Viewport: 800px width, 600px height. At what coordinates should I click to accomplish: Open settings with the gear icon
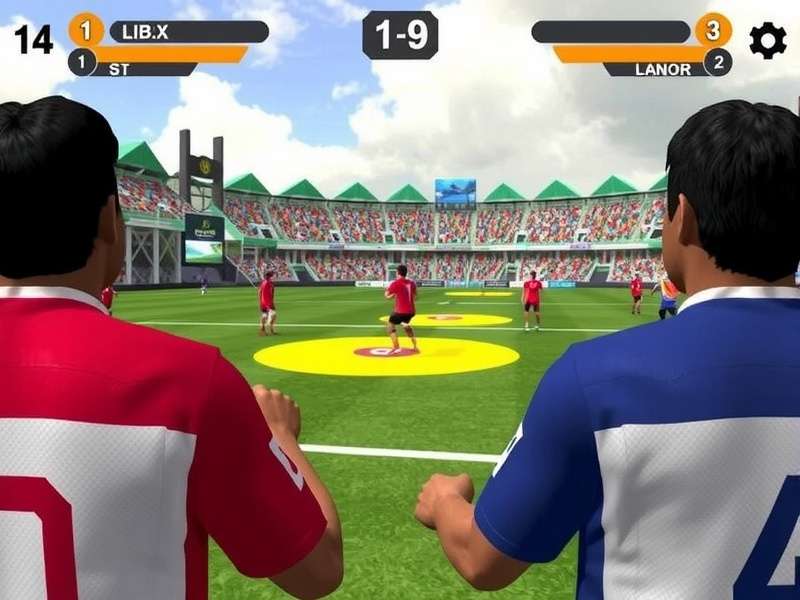pyautogui.click(x=767, y=40)
